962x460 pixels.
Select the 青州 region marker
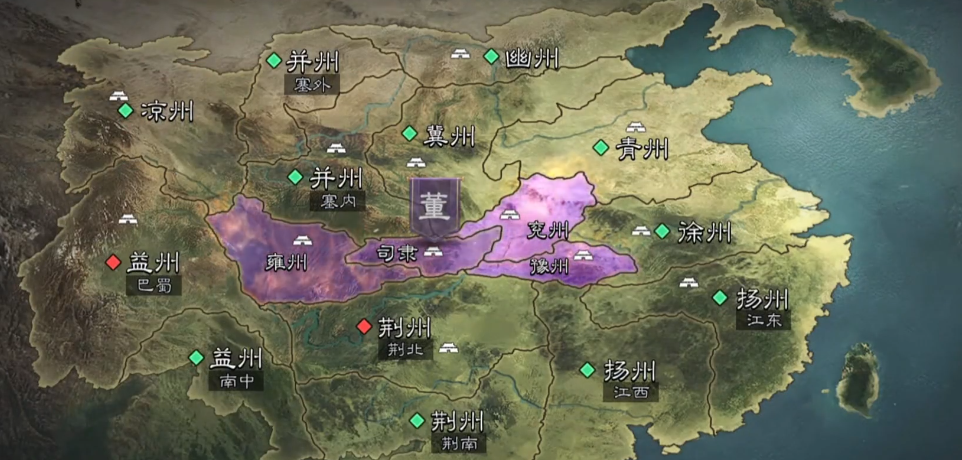coord(600,148)
